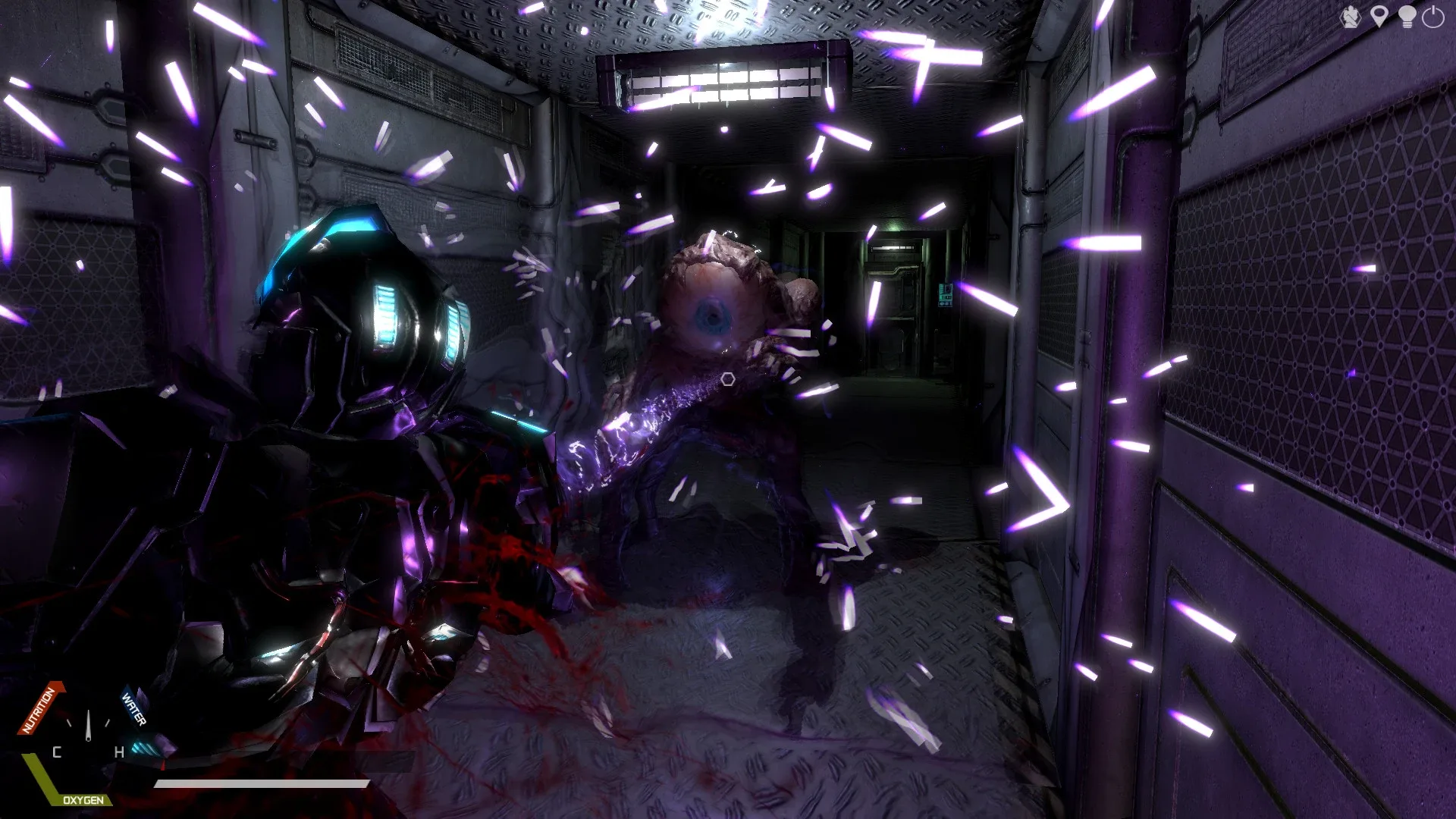The width and height of the screenshot is (1456, 819).
Task: Click the cyan water level segments
Action: (143, 749)
